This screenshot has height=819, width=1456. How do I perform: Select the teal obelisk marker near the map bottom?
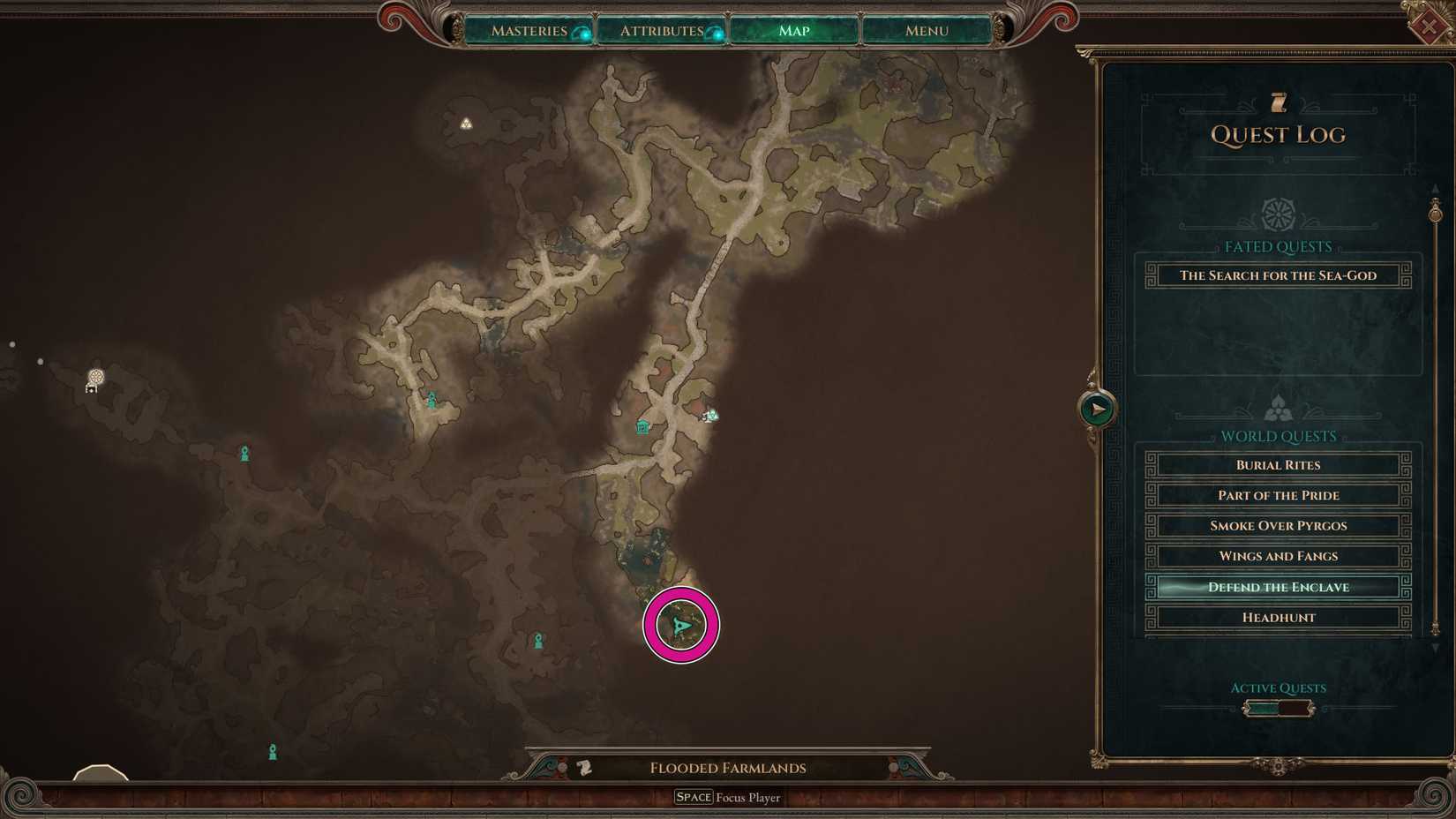(x=274, y=749)
